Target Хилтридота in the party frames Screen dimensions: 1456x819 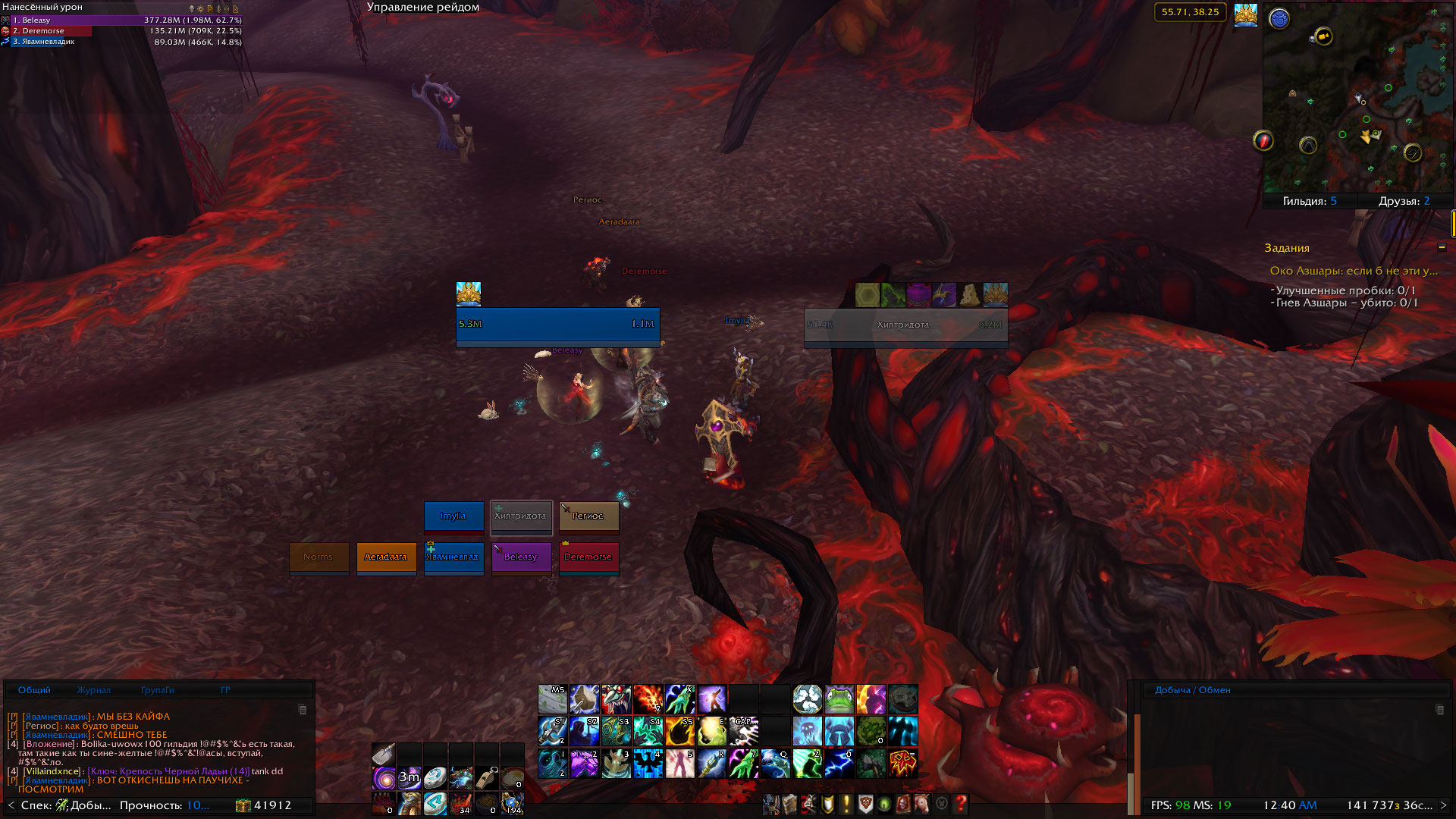pyautogui.click(x=521, y=516)
